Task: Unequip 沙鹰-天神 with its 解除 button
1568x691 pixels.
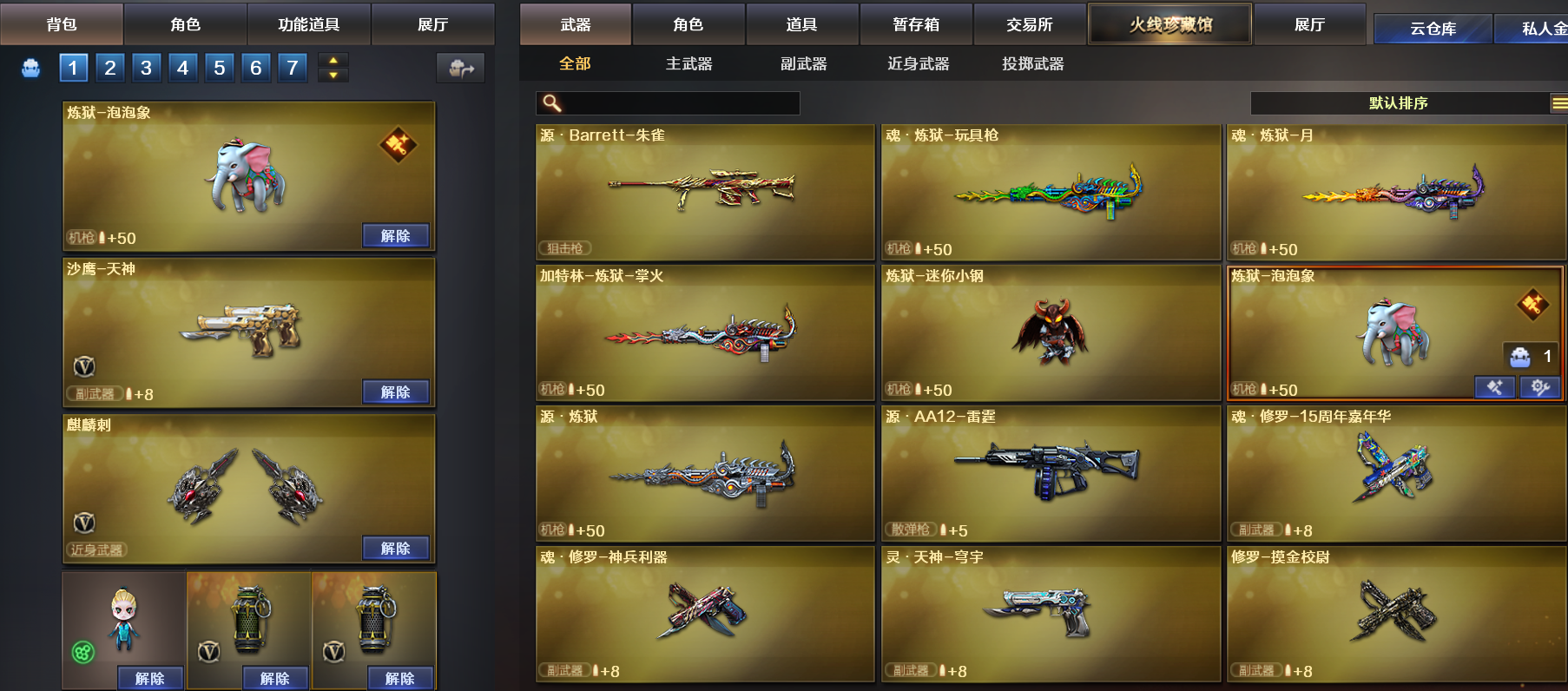Action: point(395,392)
